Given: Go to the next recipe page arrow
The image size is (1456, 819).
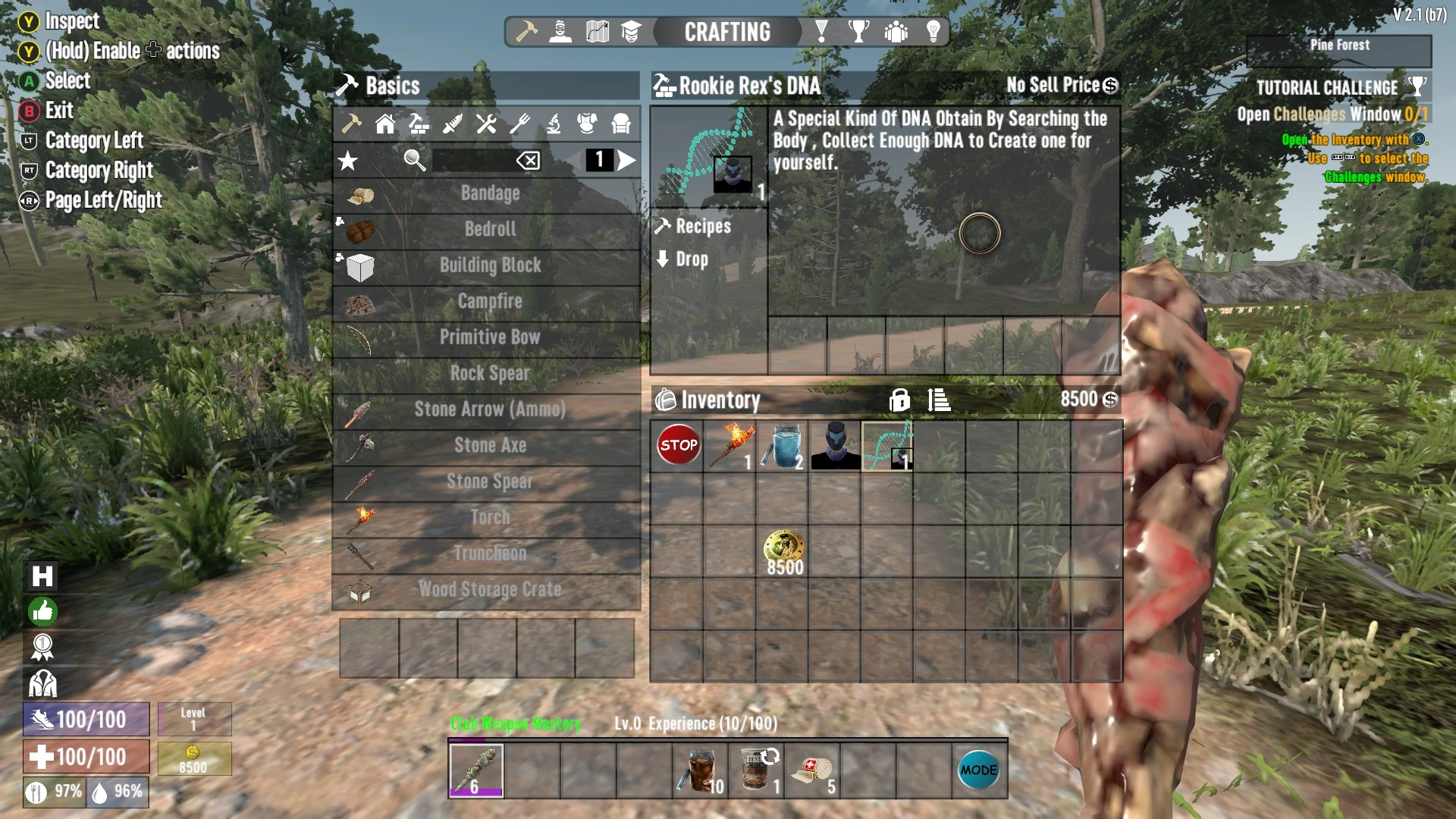Looking at the screenshot, I should [626, 160].
